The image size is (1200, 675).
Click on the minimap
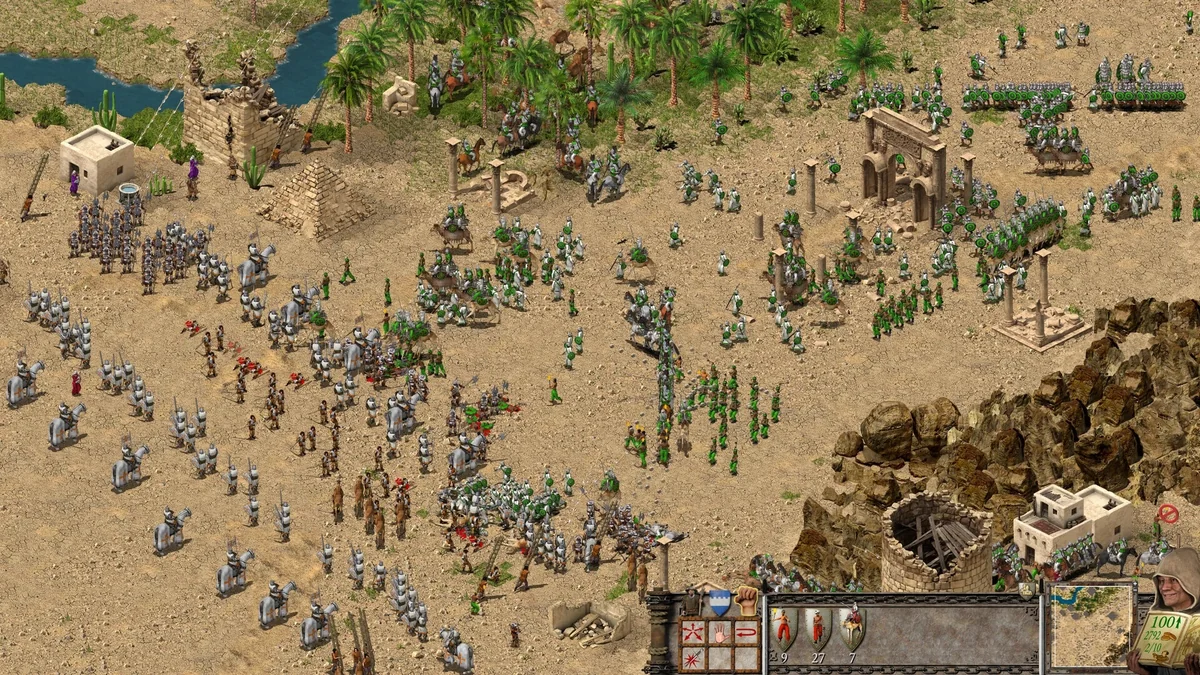(1091, 626)
